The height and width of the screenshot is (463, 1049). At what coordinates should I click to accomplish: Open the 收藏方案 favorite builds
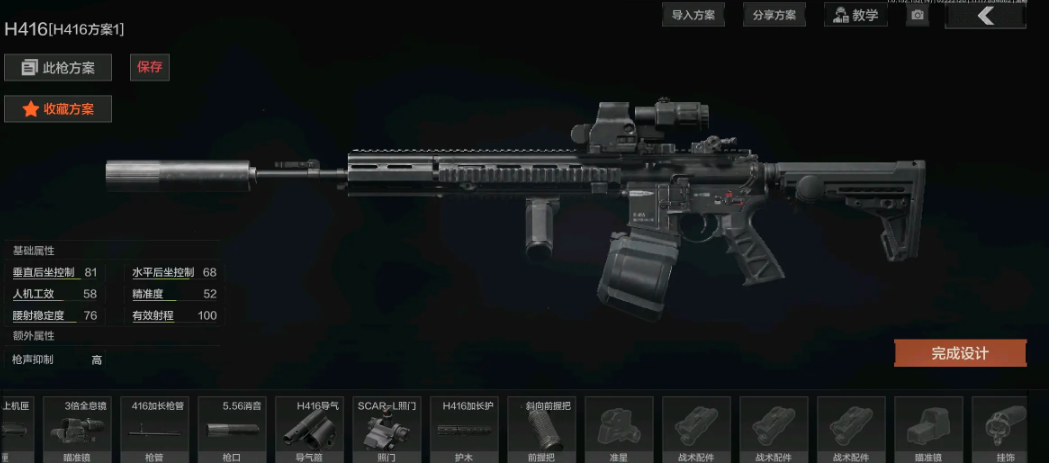[x=58, y=109]
